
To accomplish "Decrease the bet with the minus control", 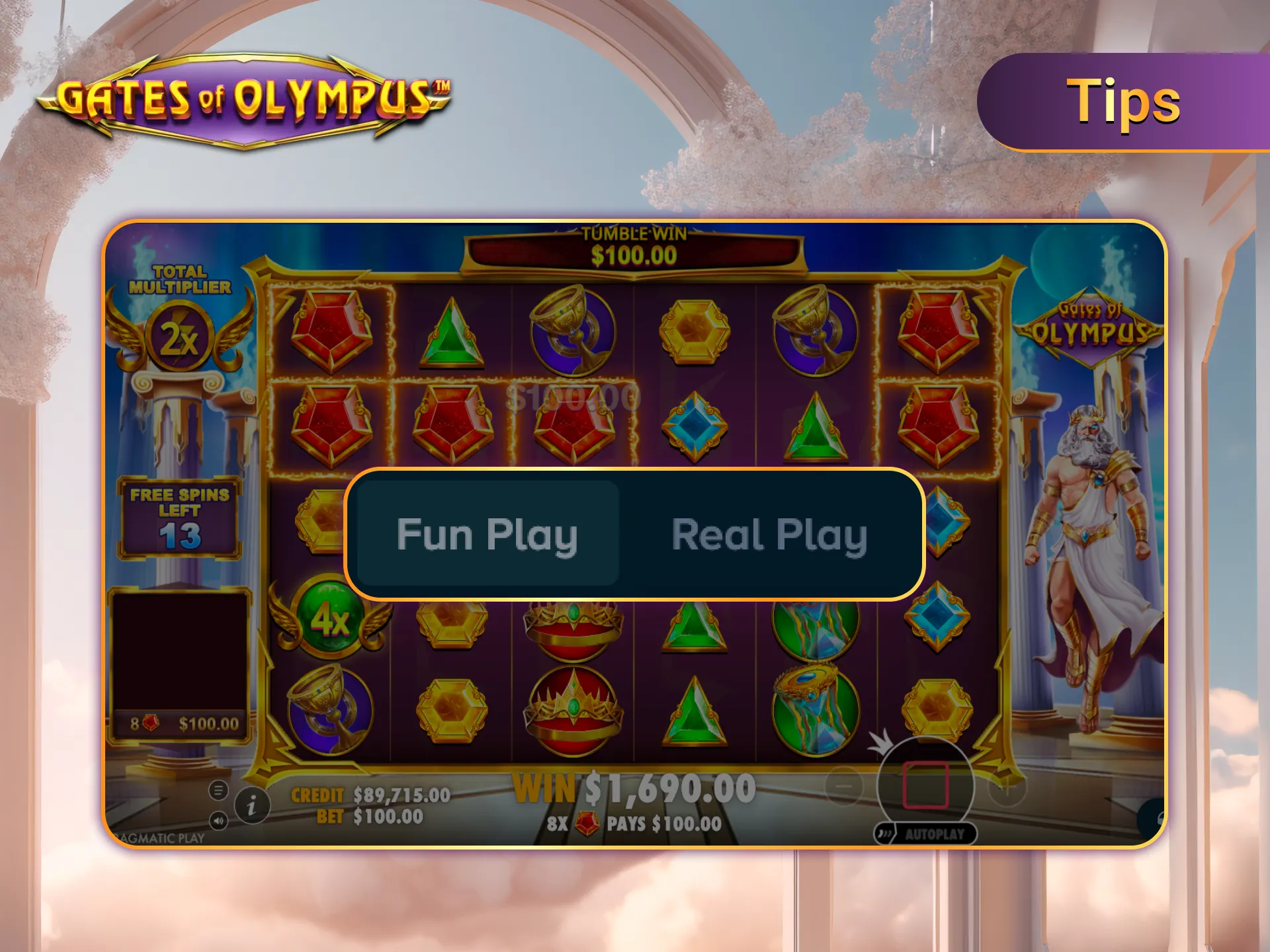I will 845,785.
